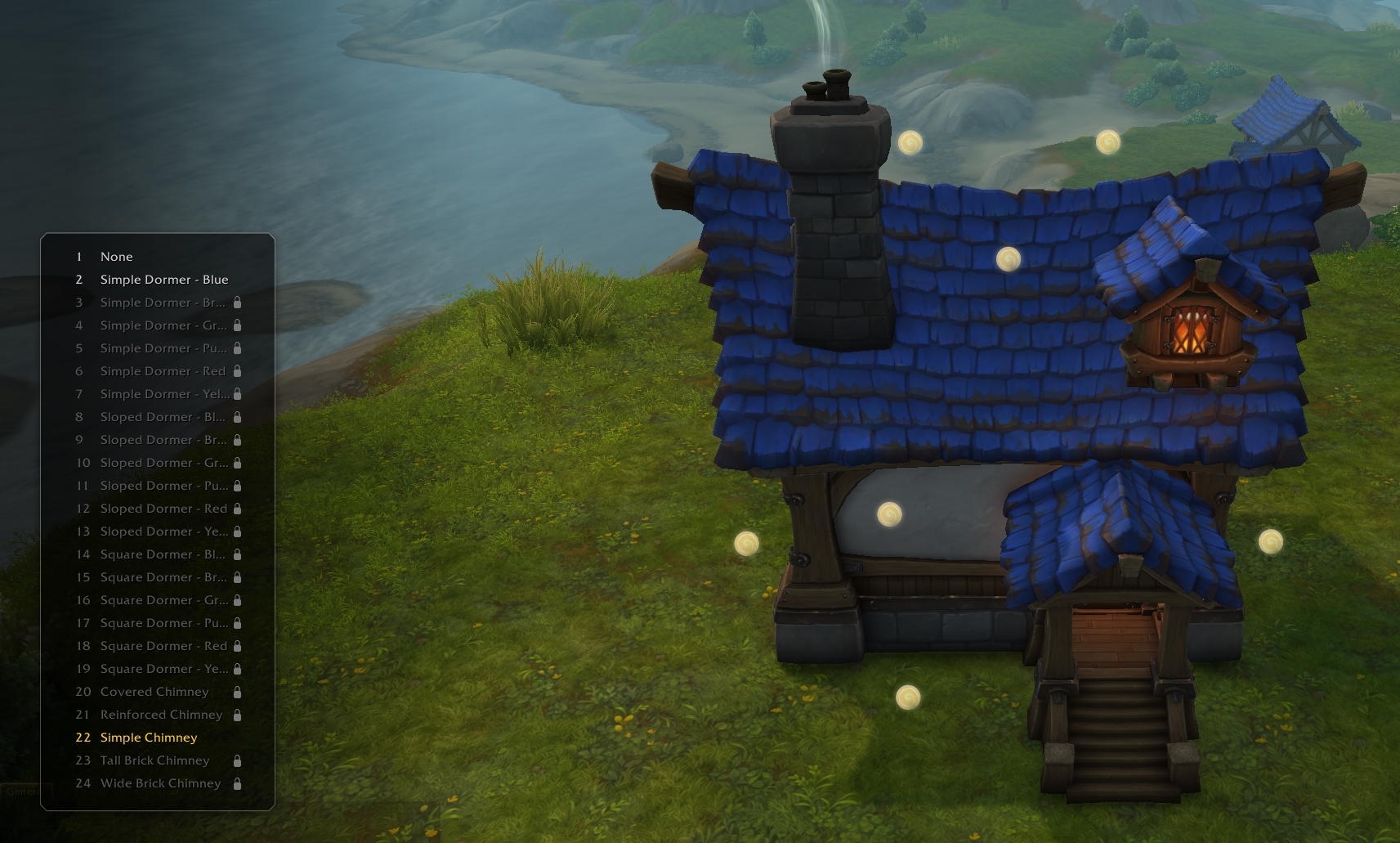Image resolution: width=1400 pixels, height=843 pixels.
Task: Choose the Square Dormer - Green option
Action: point(163,600)
